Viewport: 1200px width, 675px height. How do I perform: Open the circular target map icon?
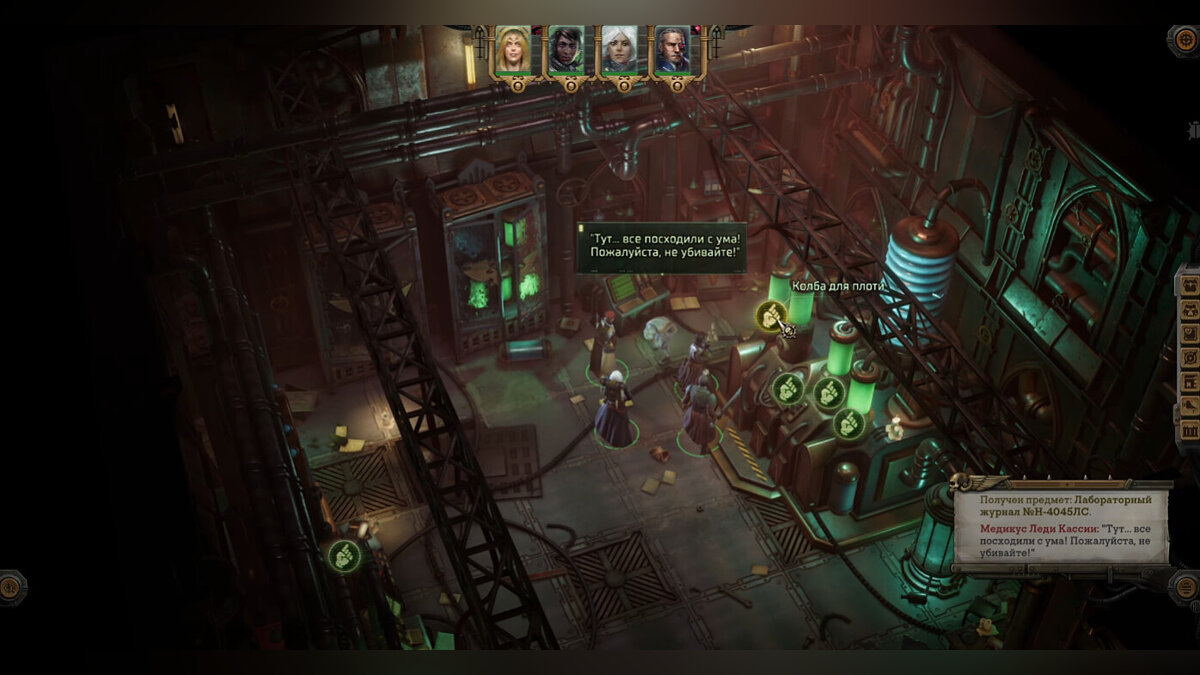point(1190,357)
